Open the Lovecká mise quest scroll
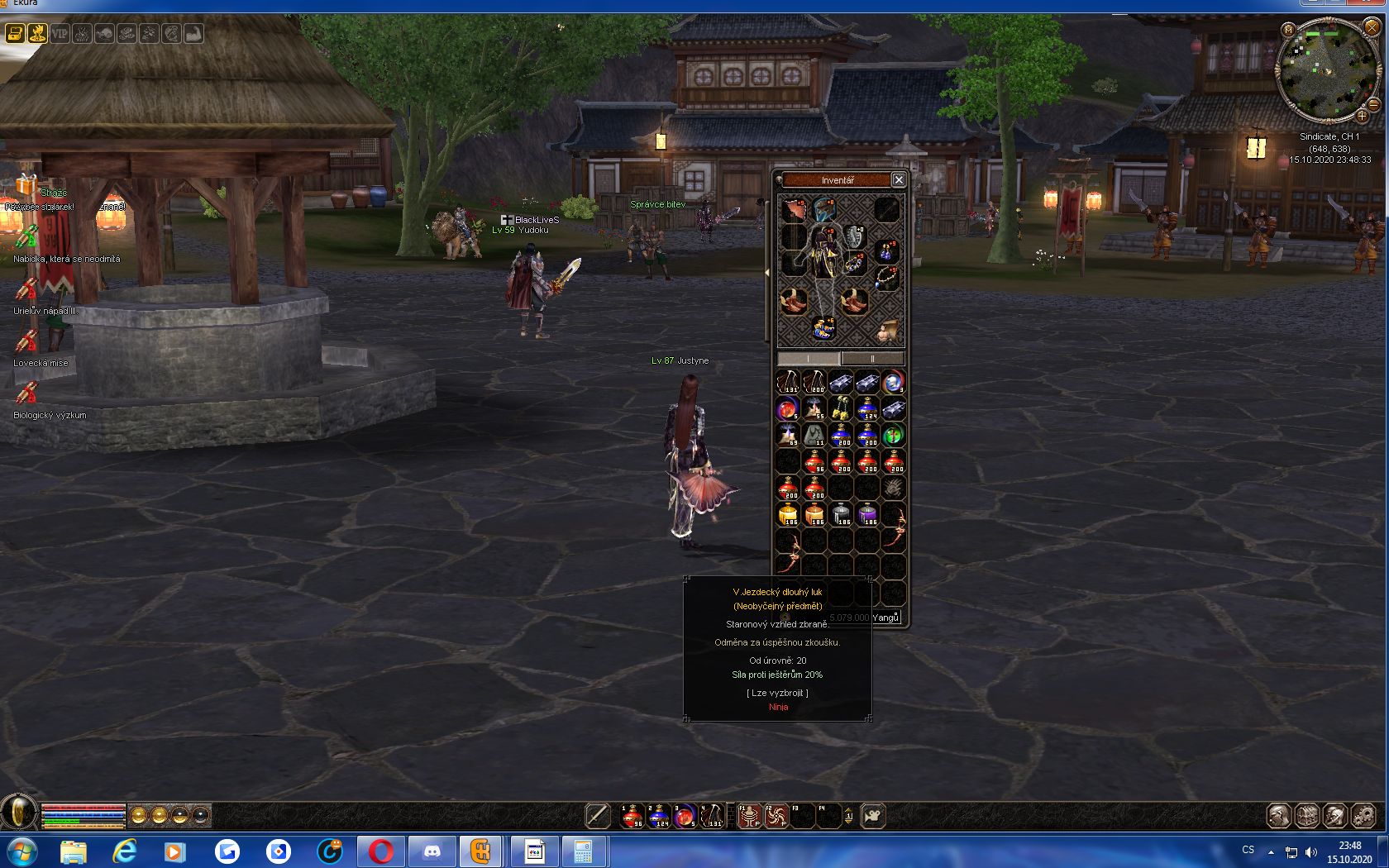1389x868 pixels. [26, 341]
